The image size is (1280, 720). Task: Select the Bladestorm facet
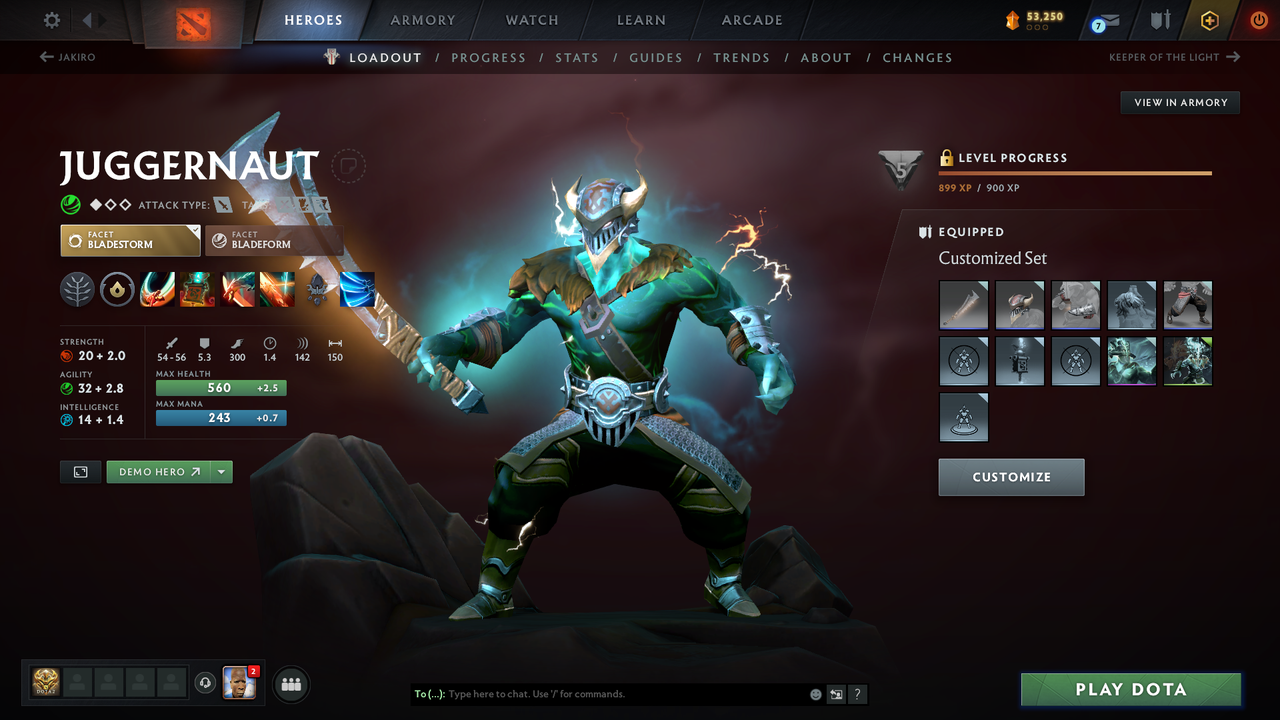tap(130, 240)
